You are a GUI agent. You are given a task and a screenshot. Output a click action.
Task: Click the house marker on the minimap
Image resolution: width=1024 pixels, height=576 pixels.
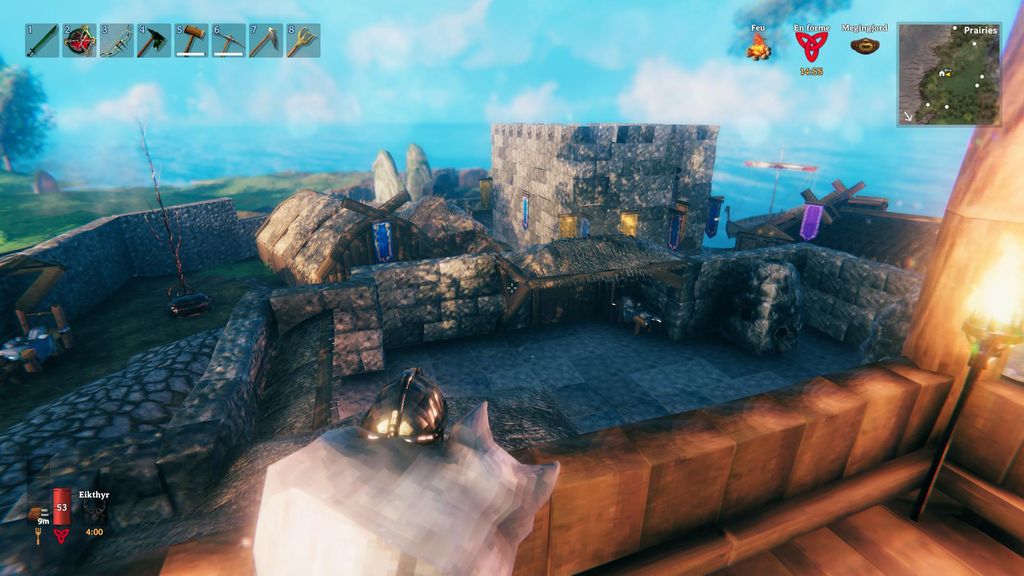pos(942,73)
